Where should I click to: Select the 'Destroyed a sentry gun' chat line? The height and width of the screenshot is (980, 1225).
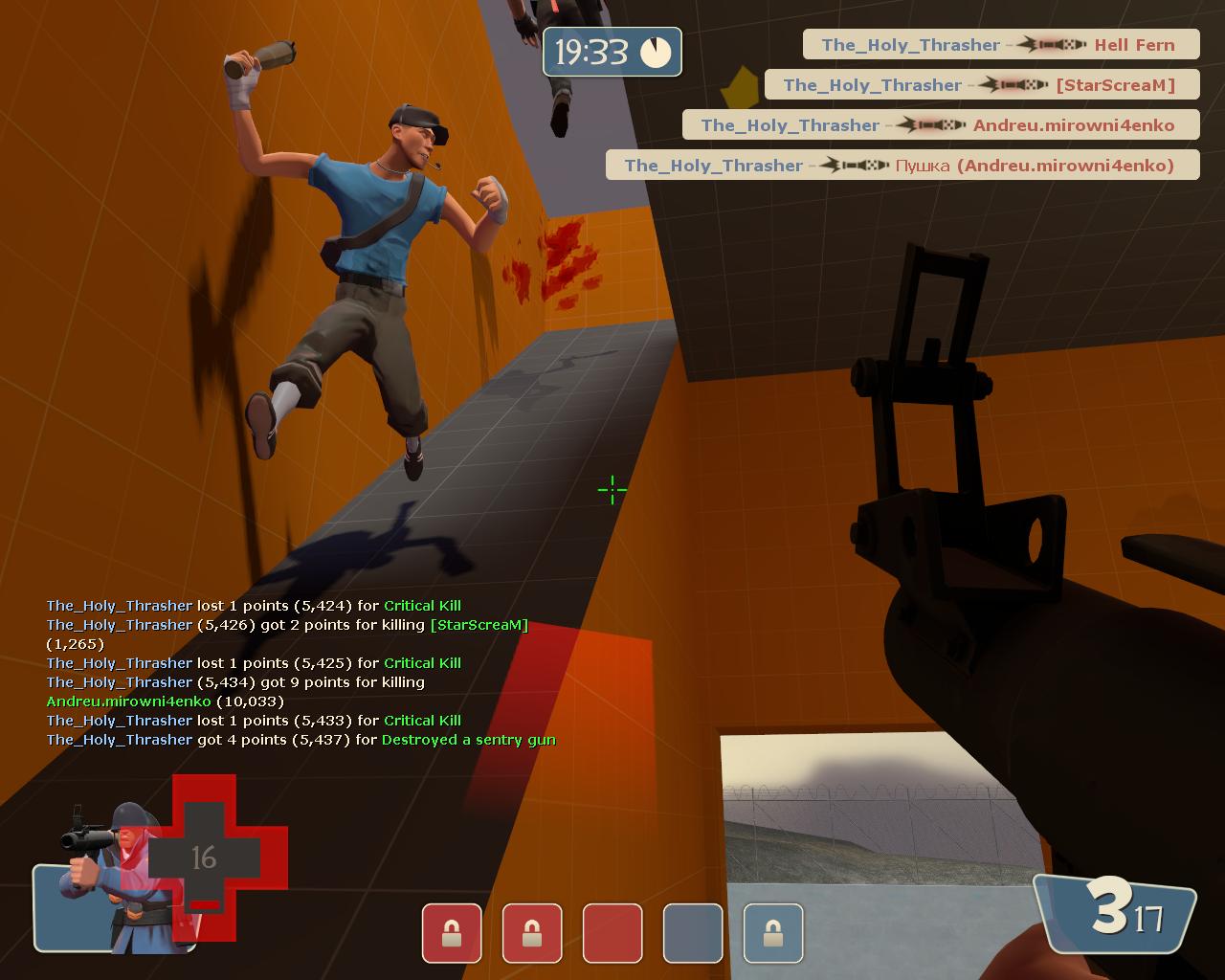(x=301, y=740)
